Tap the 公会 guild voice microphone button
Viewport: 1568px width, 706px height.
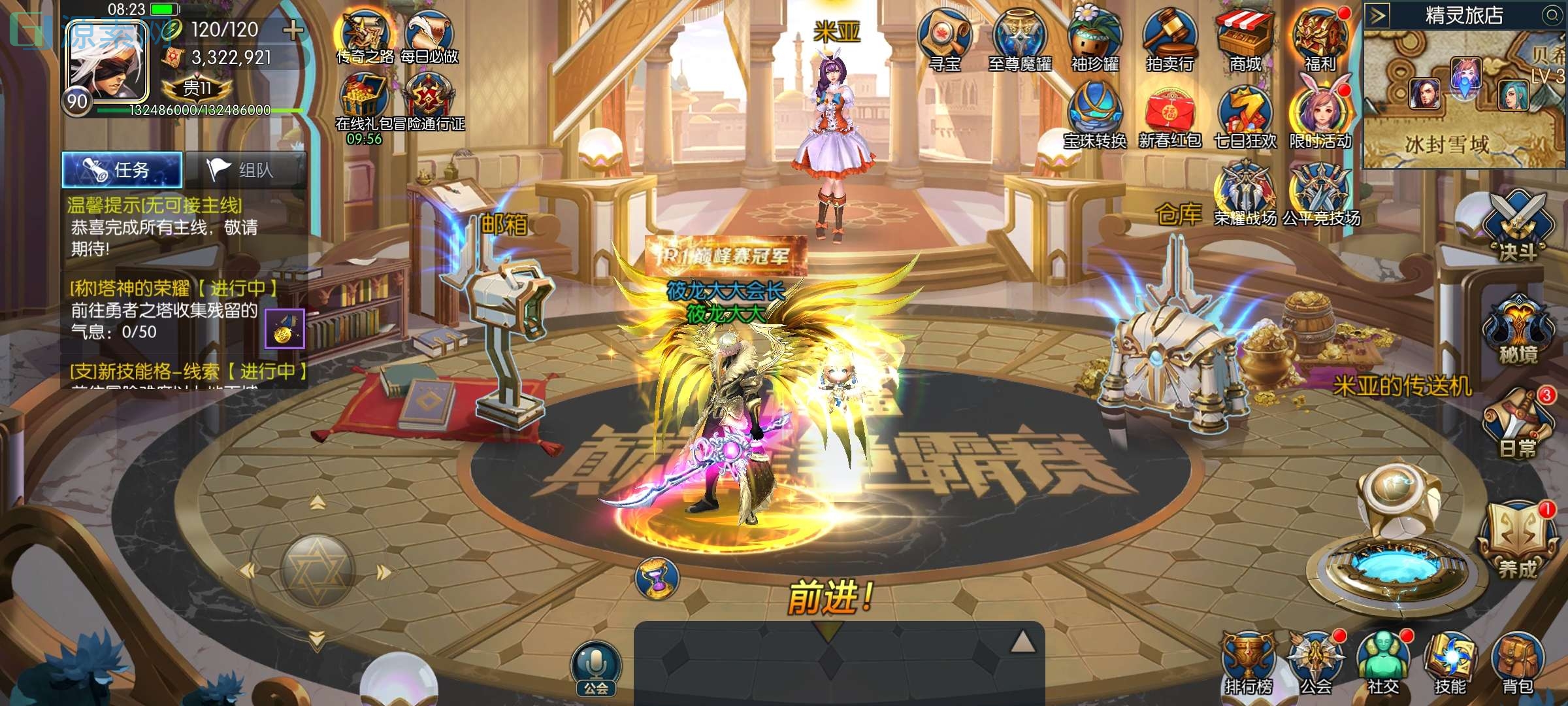(x=596, y=667)
